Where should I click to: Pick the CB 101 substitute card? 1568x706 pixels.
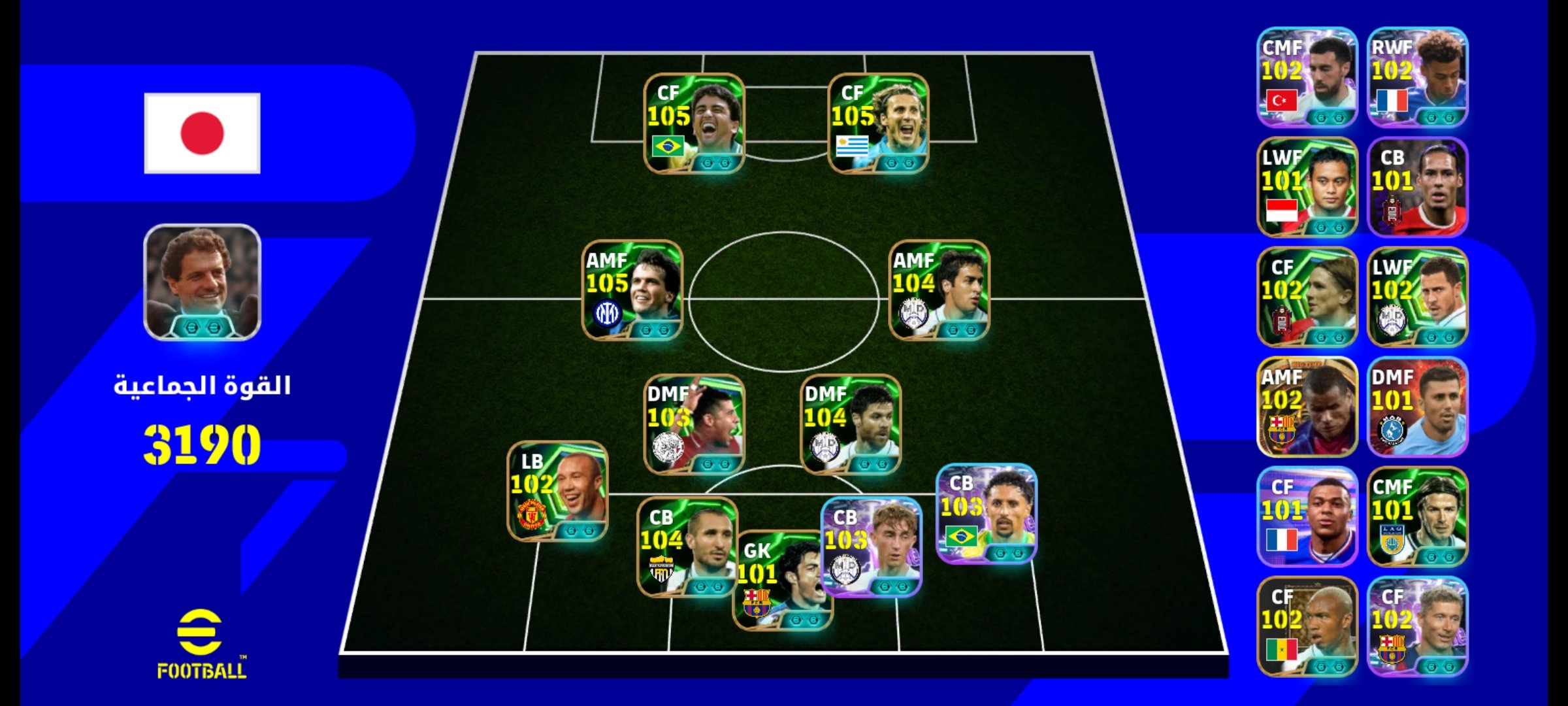click(x=1417, y=187)
